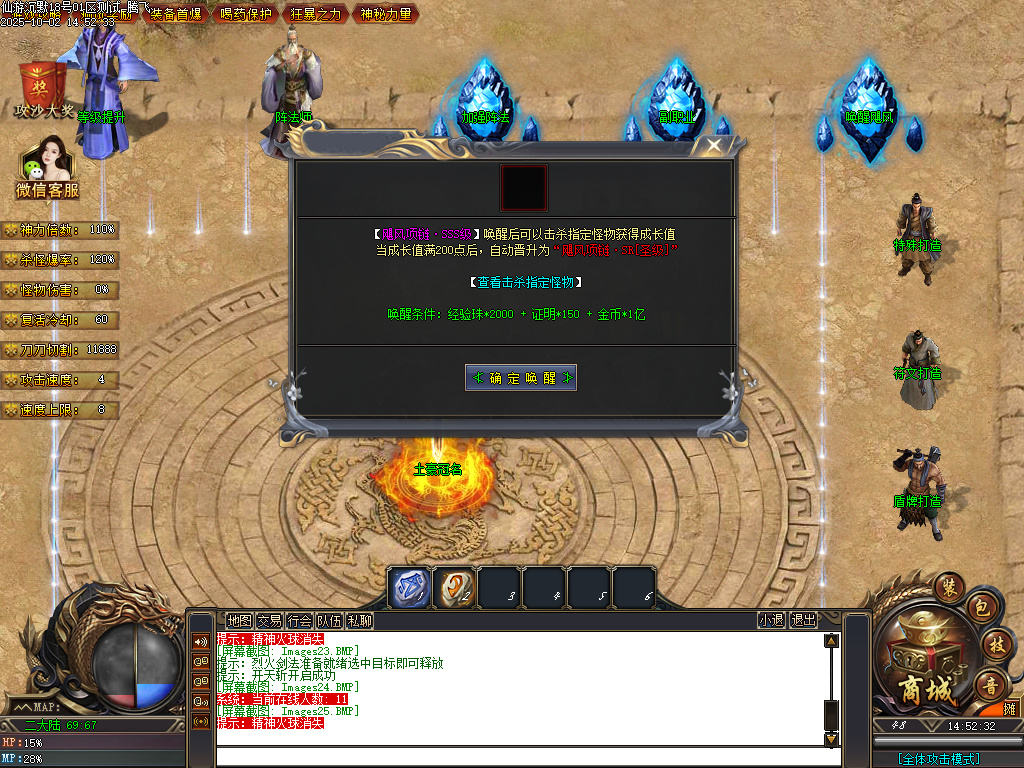Open the 地图 map button above chat
This screenshot has height=768, width=1024.
(x=239, y=620)
